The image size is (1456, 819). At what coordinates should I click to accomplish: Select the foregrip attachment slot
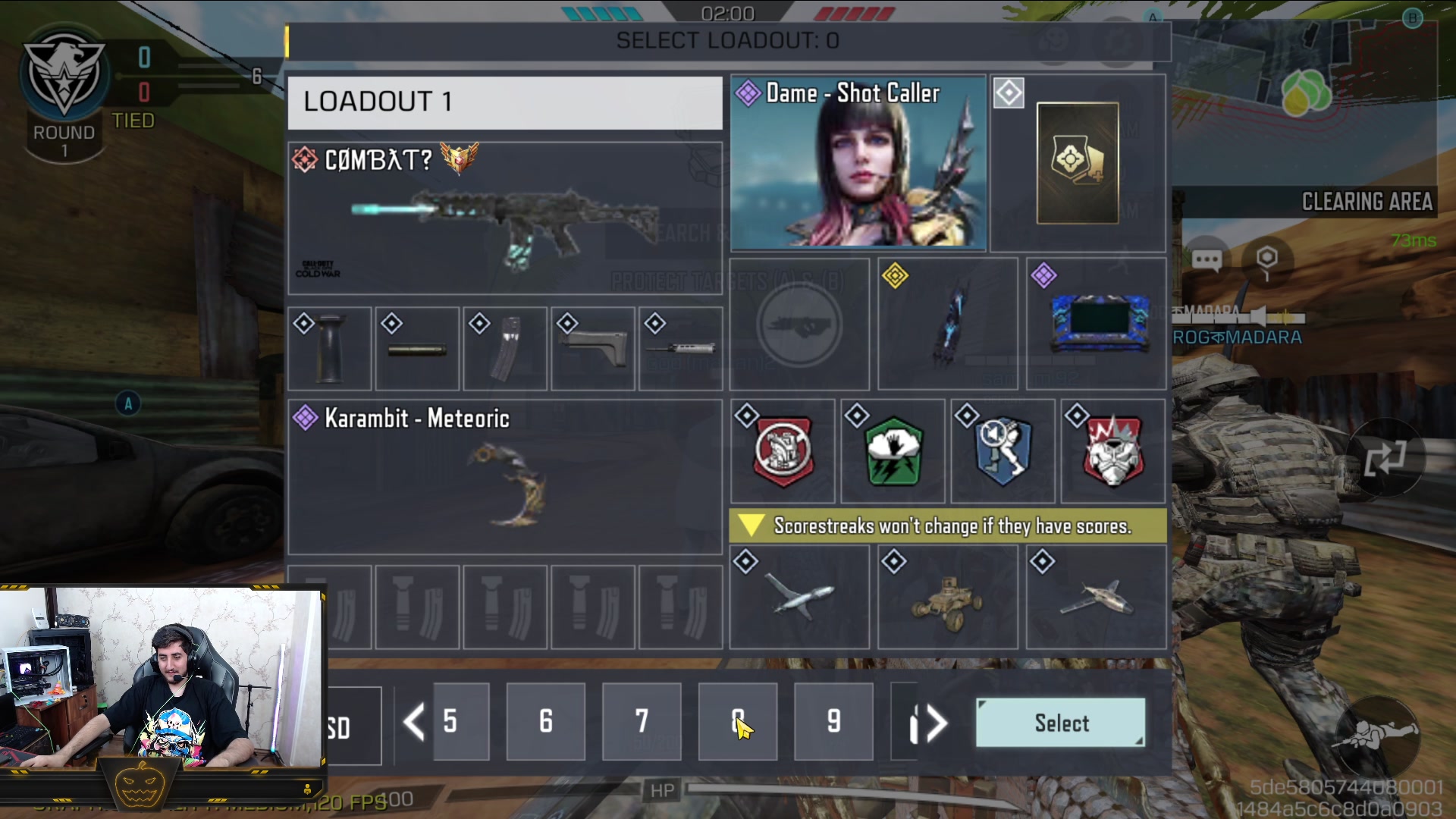[x=329, y=349]
